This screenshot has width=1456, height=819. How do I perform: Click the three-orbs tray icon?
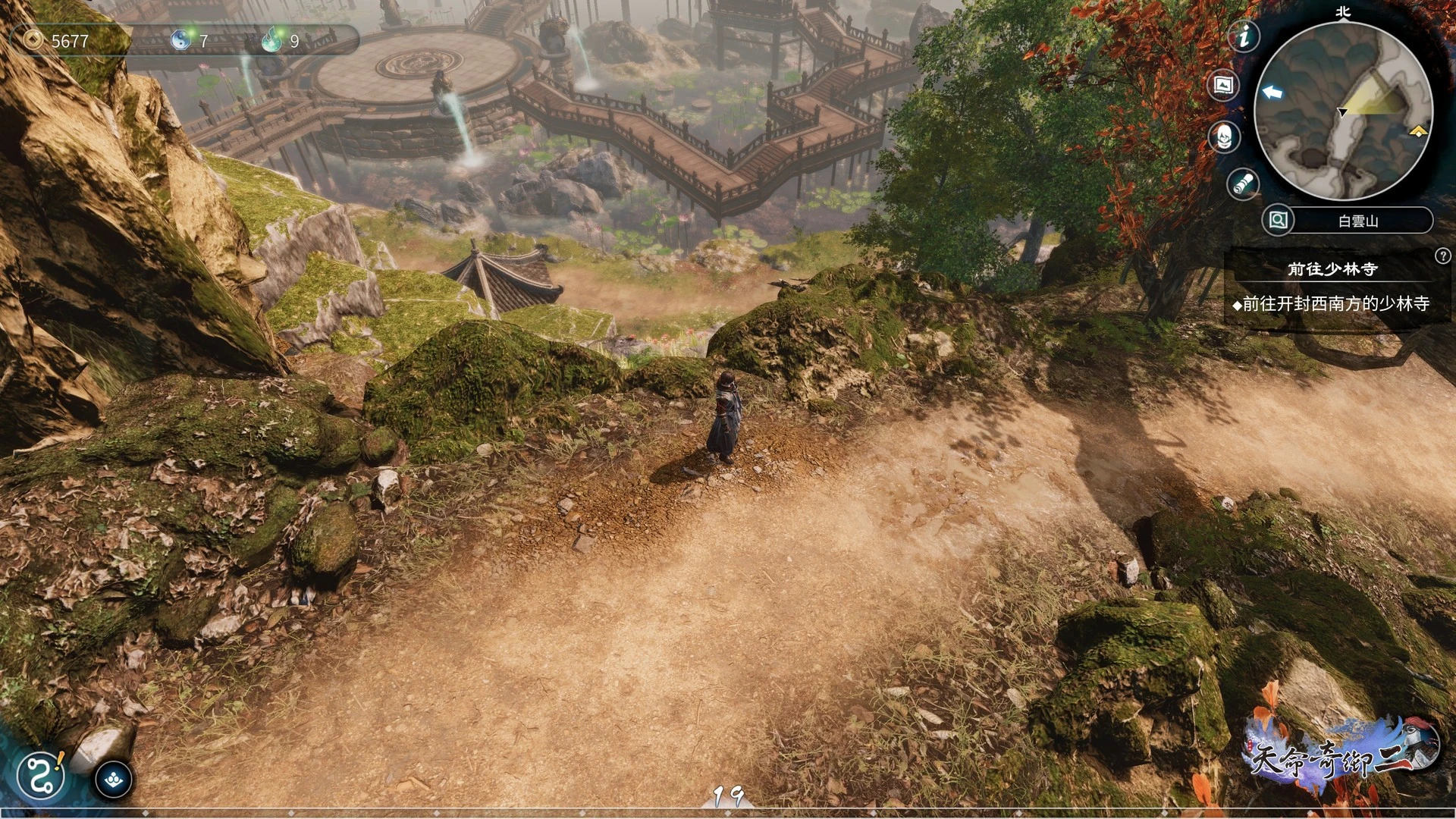[114, 780]
